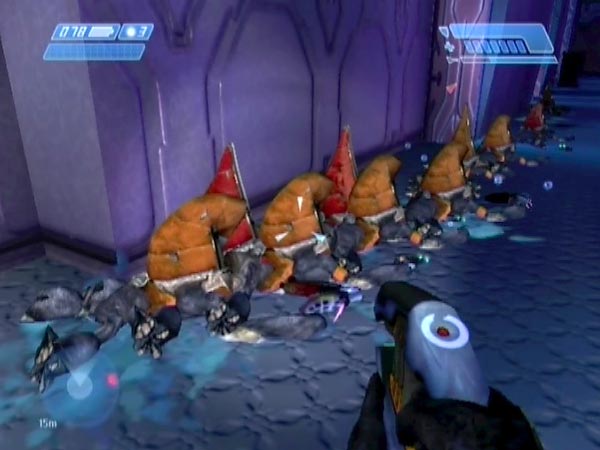This screenshot has width=600, height=450.
Task: Click the plasma grenade icon
Action: [128, 32]
